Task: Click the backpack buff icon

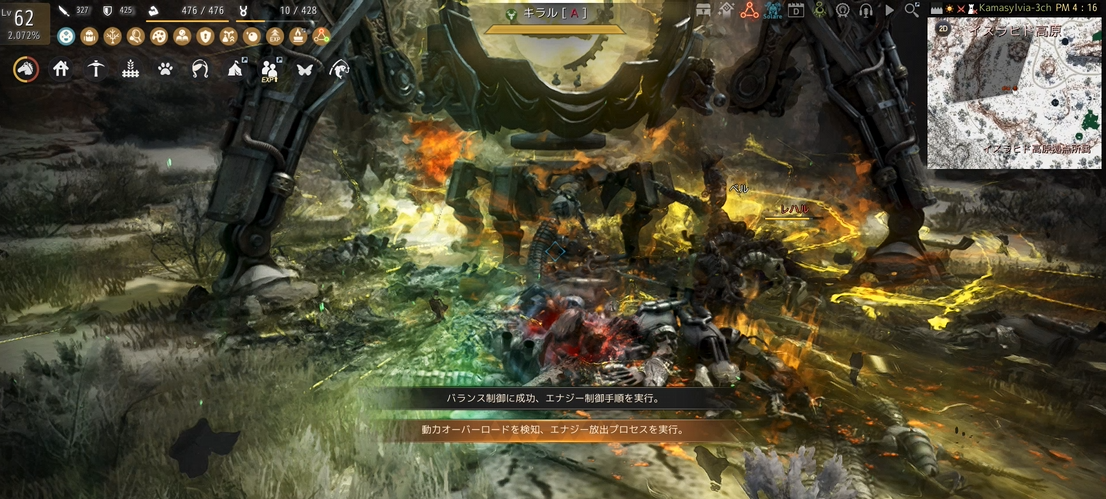Action: tap(89, 36)
